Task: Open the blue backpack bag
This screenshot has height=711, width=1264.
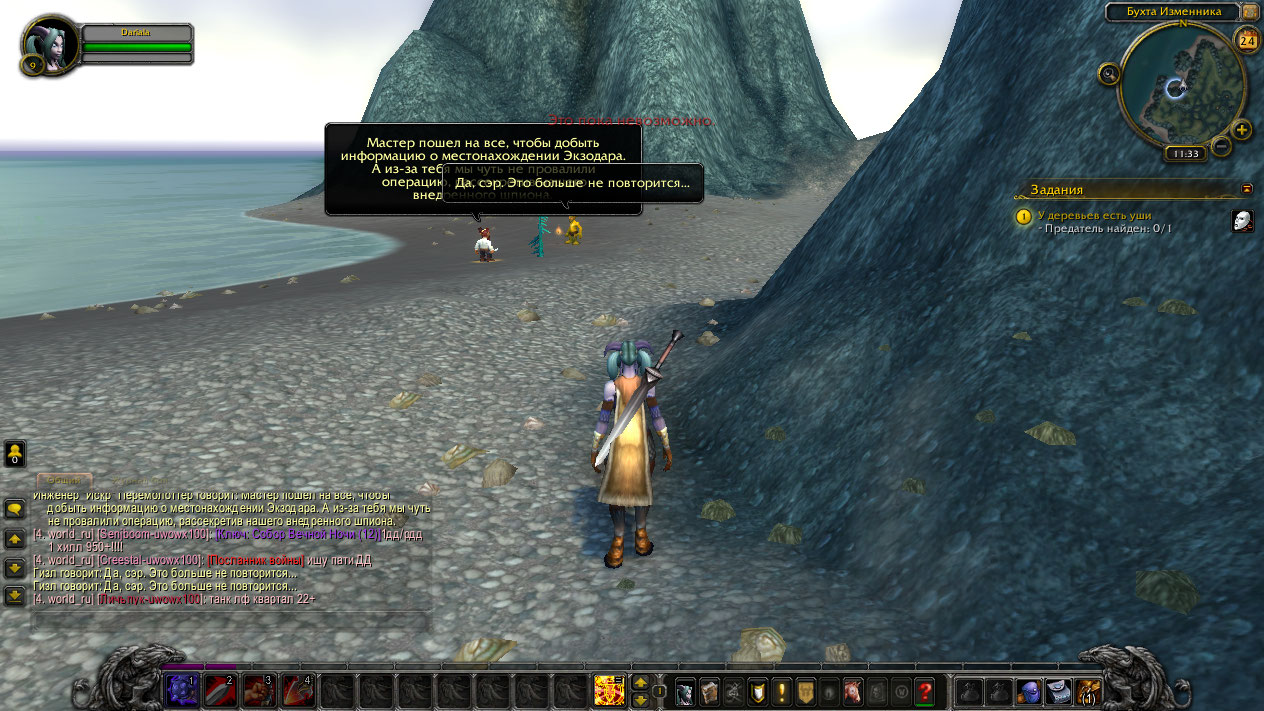Action: point(1029,691)
